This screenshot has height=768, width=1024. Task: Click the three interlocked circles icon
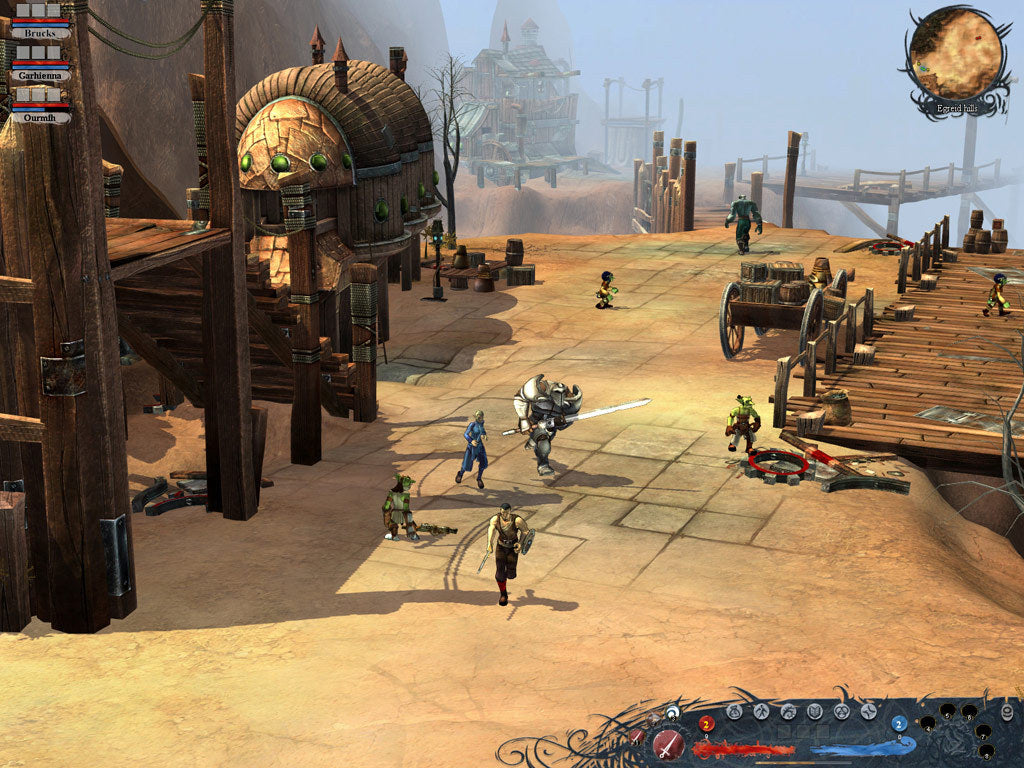tap(841, 712)
